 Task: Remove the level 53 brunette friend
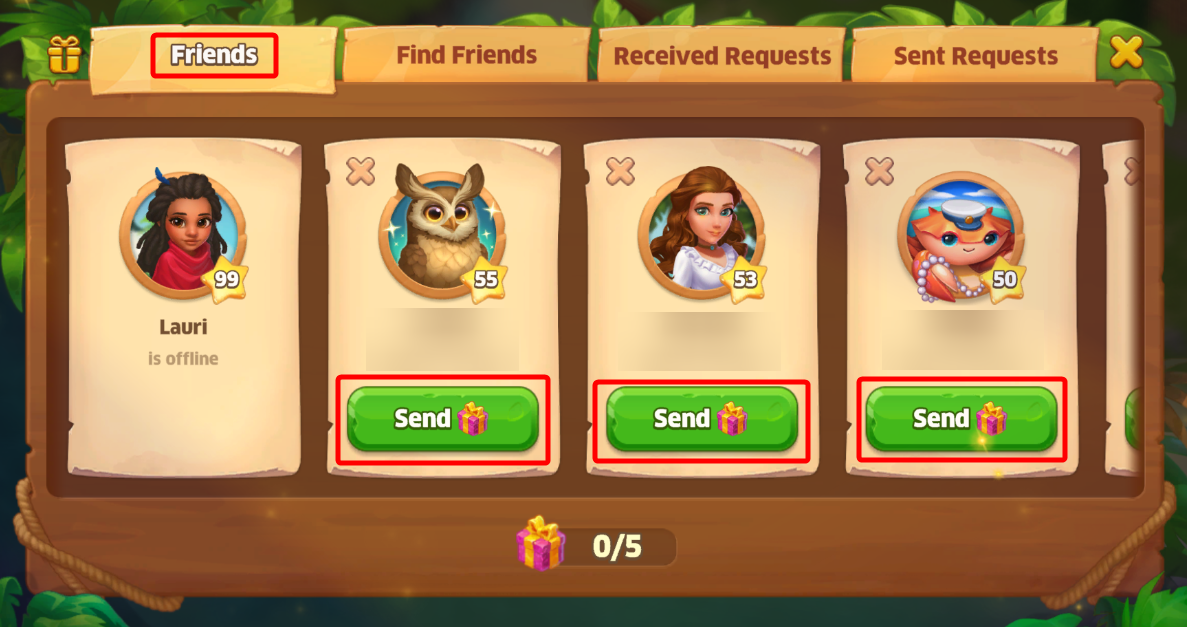coord(620,171)
